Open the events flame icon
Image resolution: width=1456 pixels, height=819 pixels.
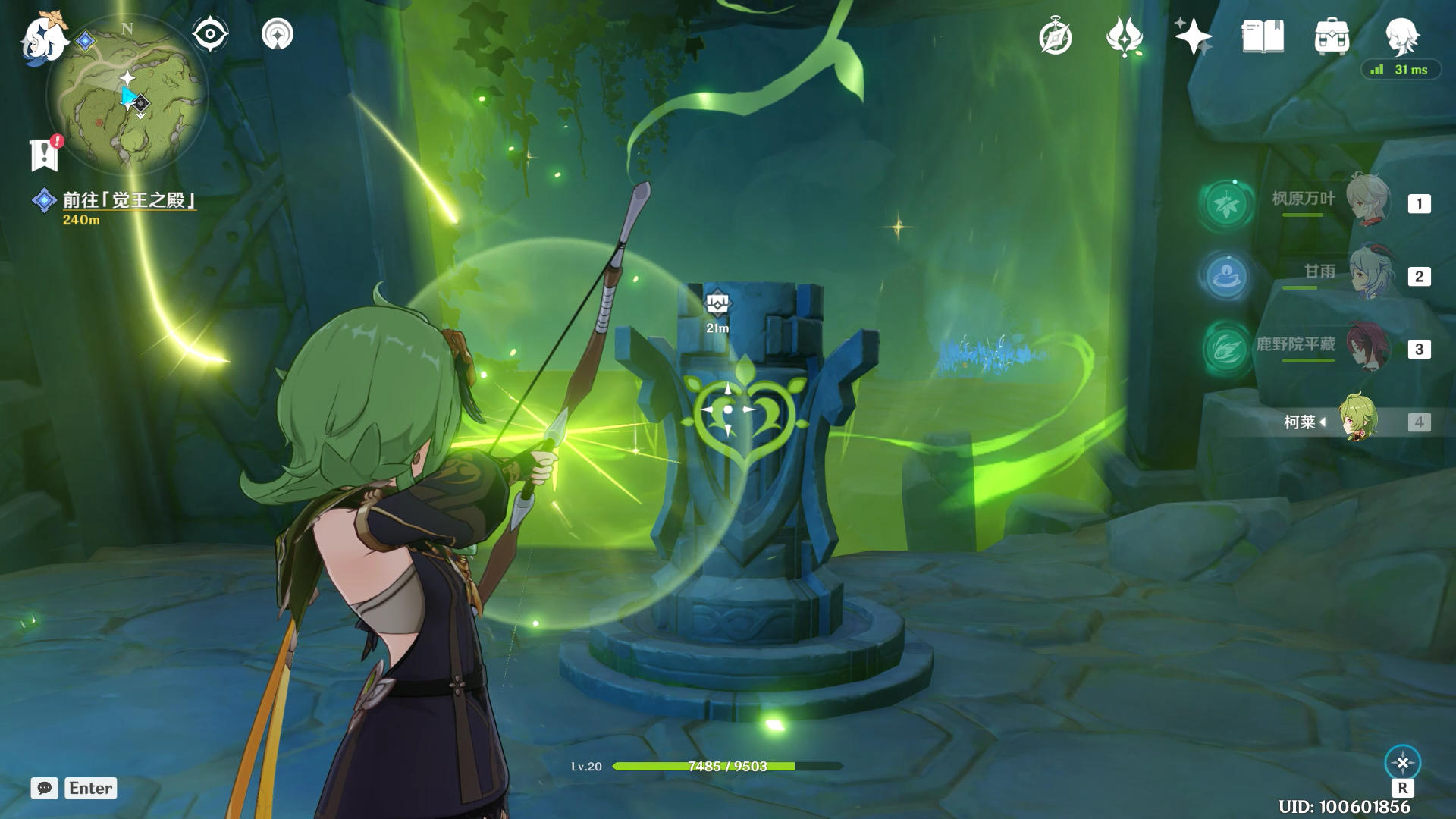[x=1125, y=36]
